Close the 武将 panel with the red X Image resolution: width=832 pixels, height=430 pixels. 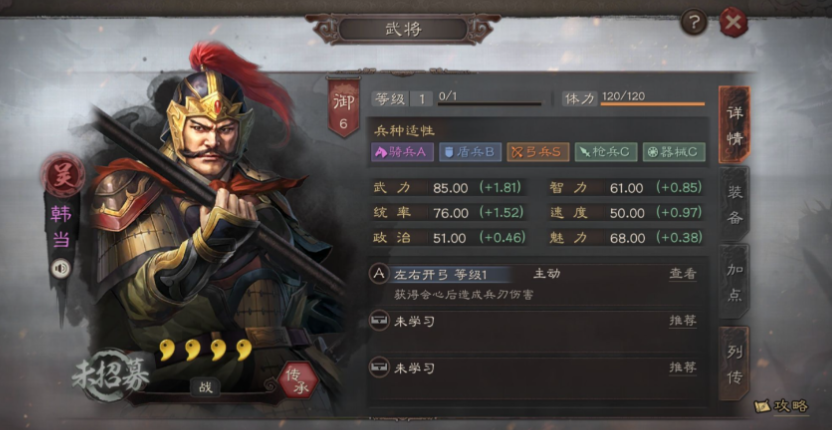point(734,22)
